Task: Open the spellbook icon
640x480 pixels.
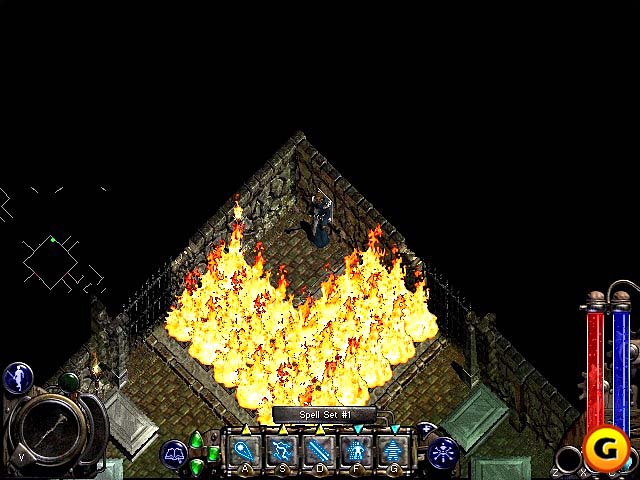Action: pyautogui.click(x=173, y=454)
